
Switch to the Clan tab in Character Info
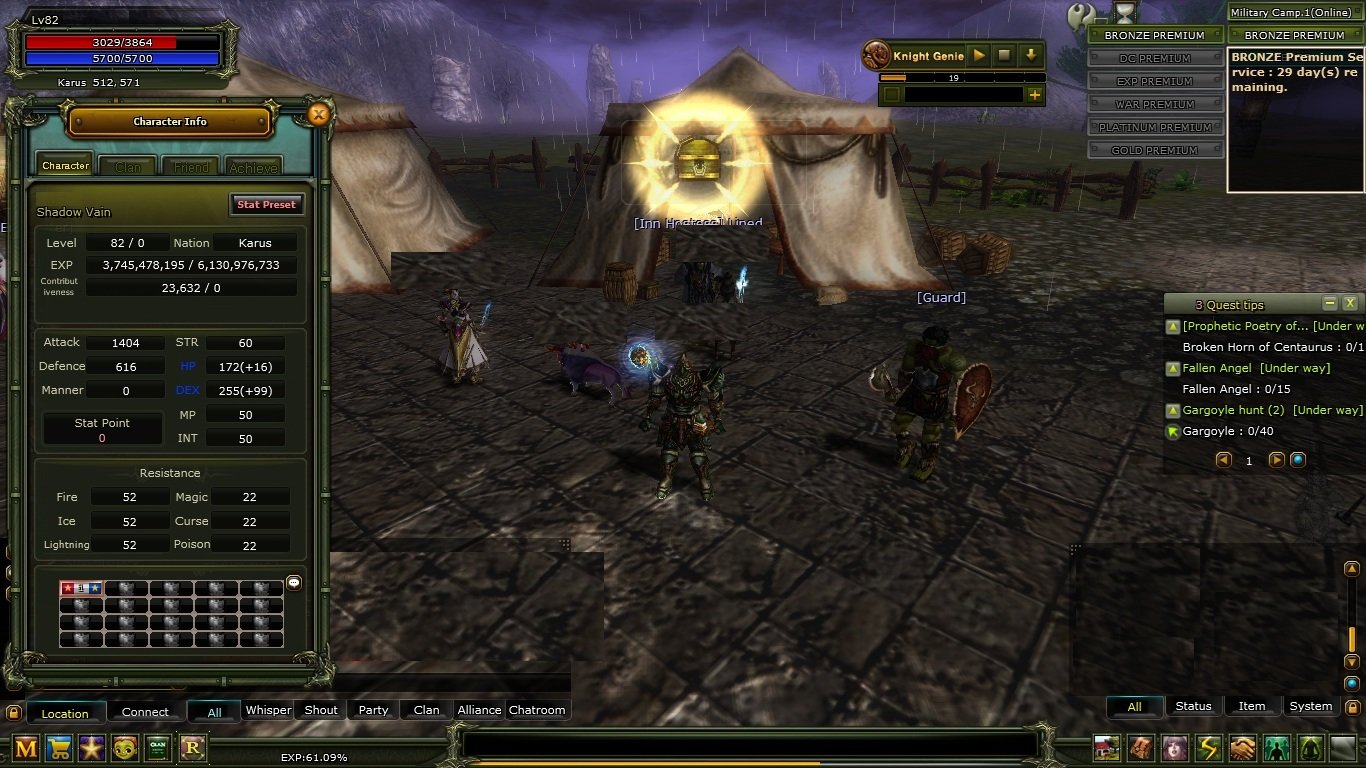pos(128,167)
